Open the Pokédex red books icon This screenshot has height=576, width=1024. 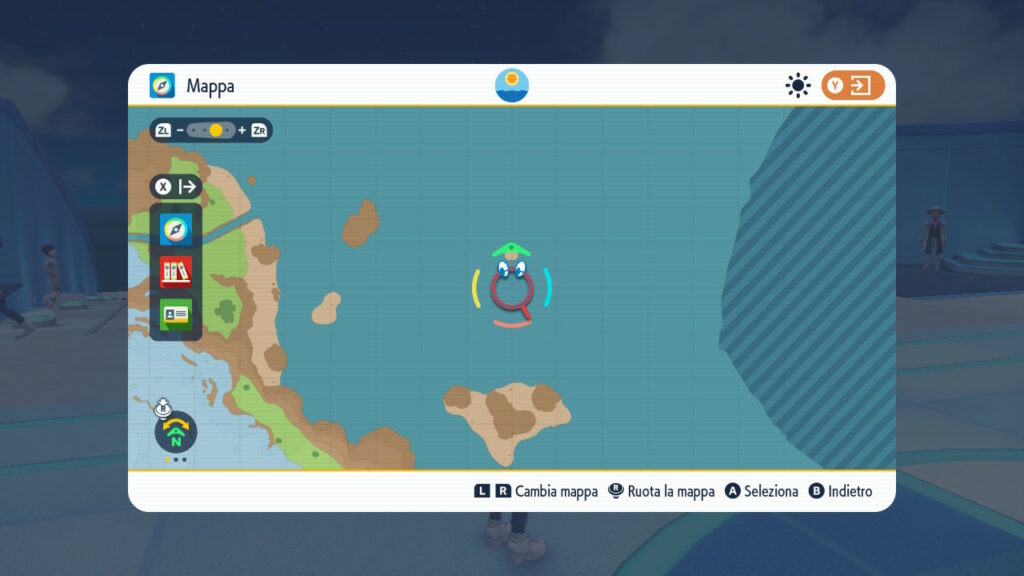pos(176,272)
